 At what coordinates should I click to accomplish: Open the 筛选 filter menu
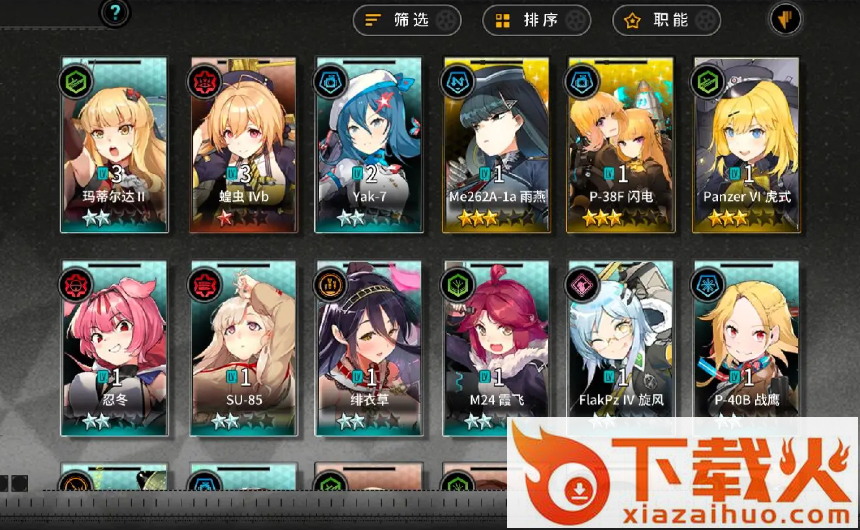(x=407, y=19)
